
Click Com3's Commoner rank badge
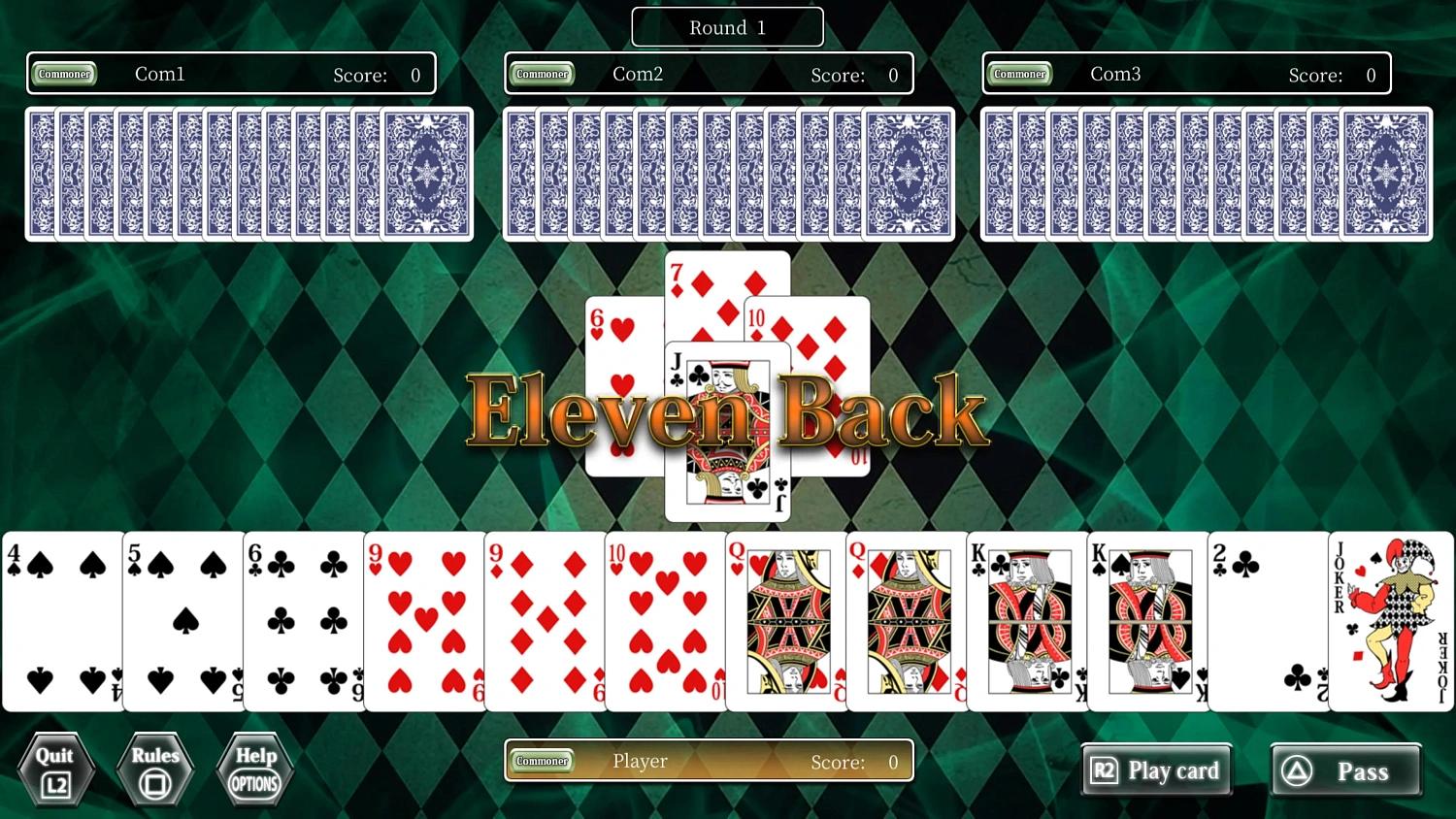coord(1019,73)
